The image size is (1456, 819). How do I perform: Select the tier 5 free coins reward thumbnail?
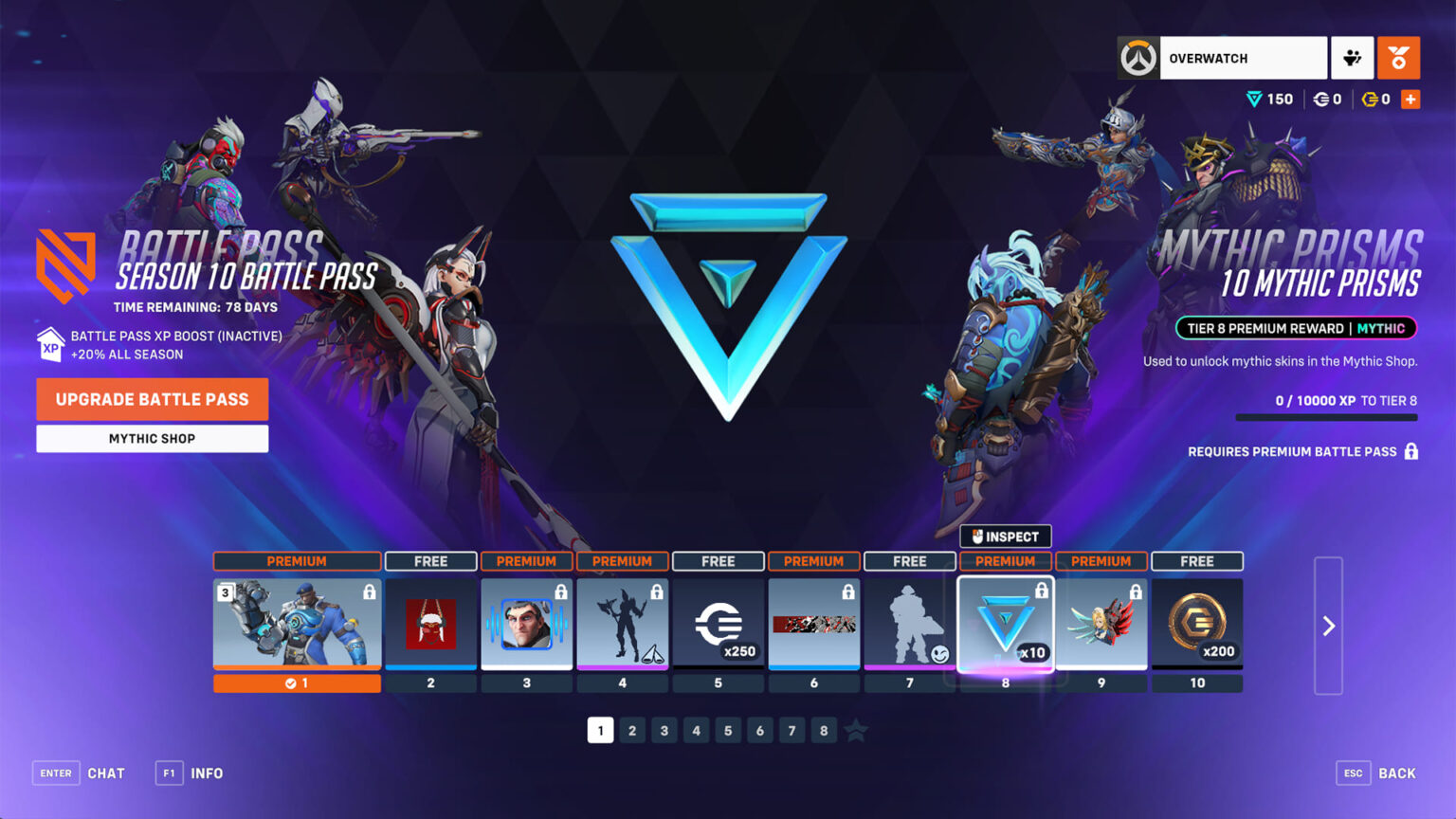[718, 623]
